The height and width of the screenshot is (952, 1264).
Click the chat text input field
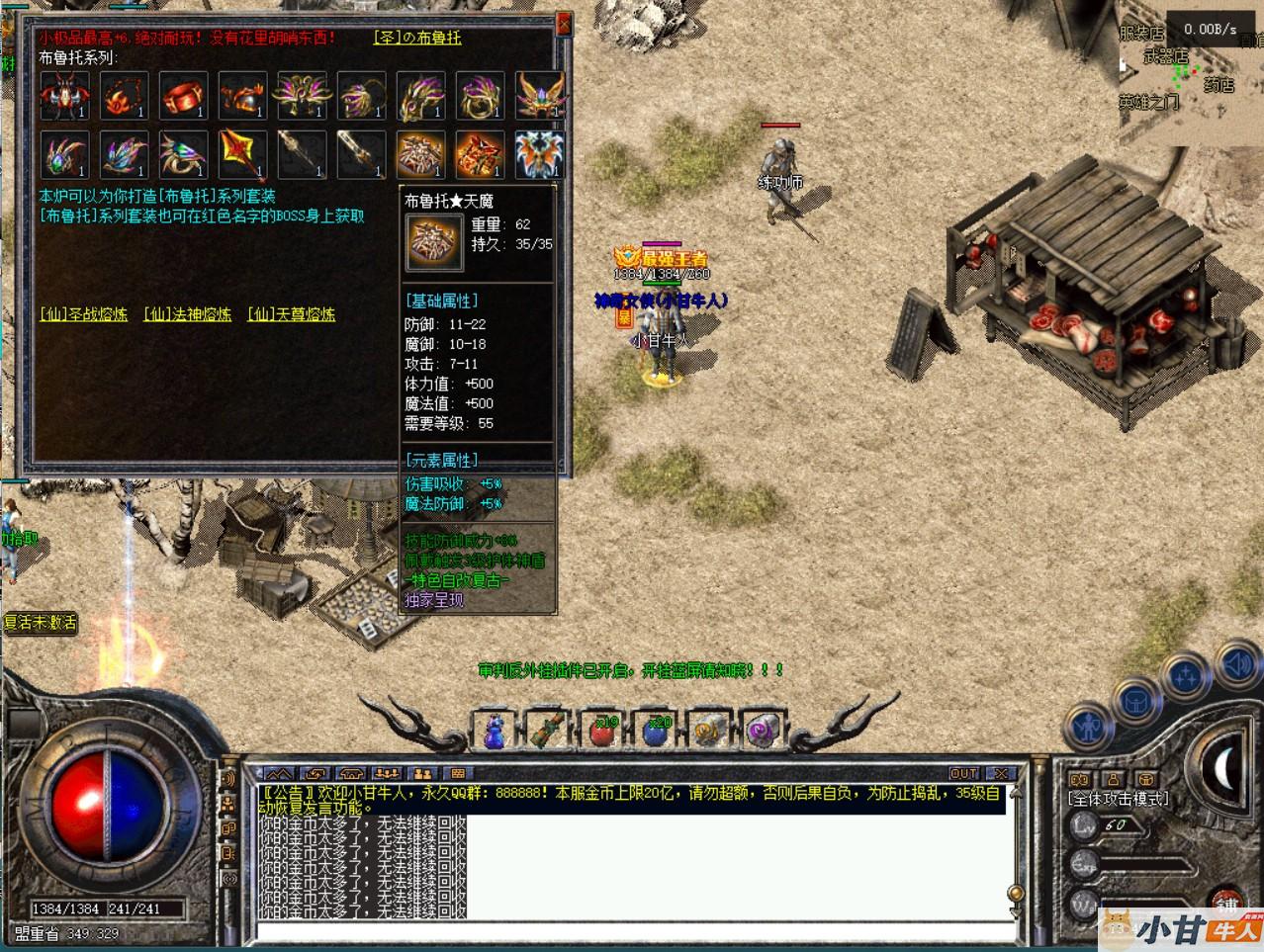[633, 931]
